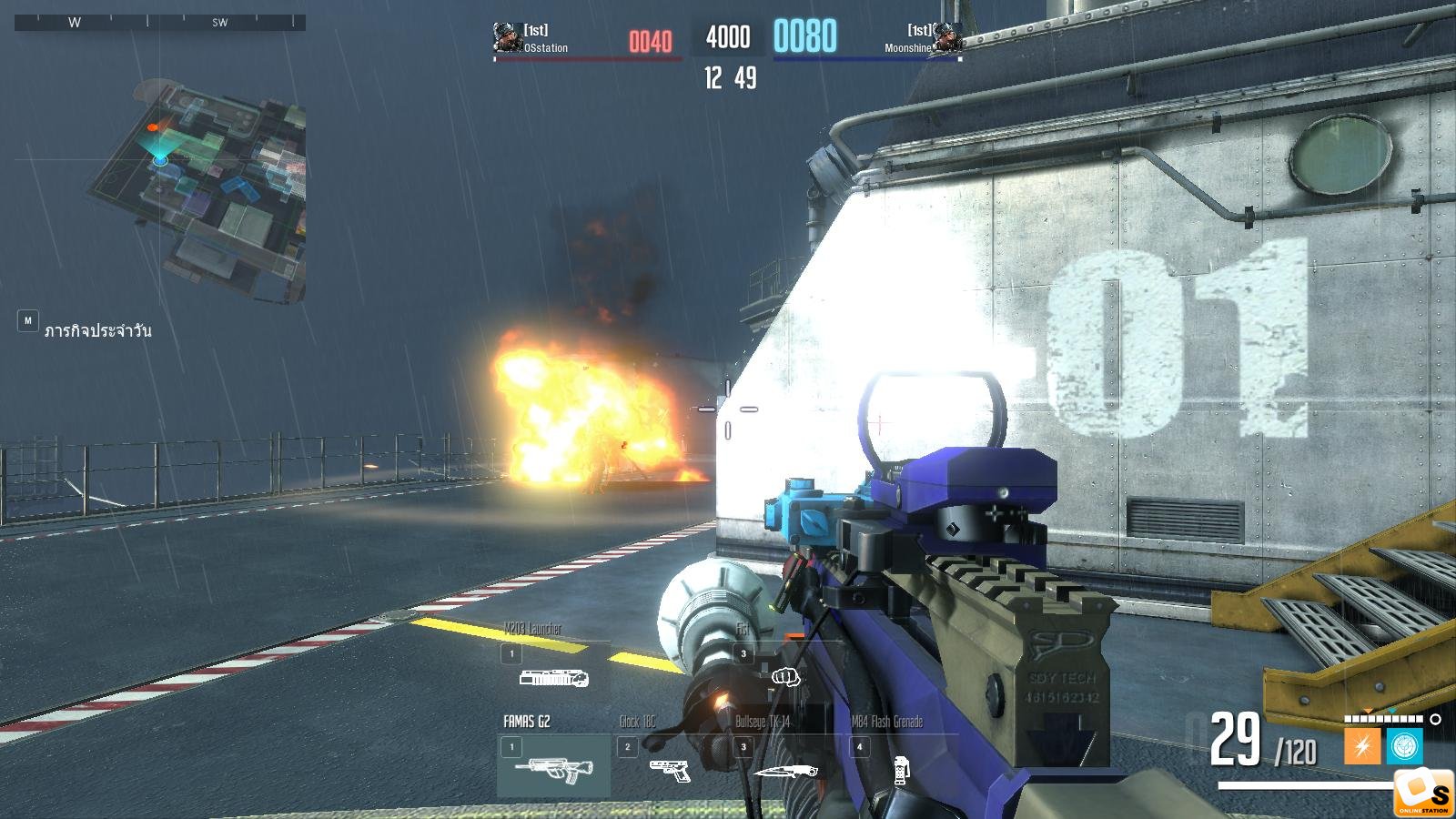
Task: Click the OSstation player portrait
Action: 507,38
